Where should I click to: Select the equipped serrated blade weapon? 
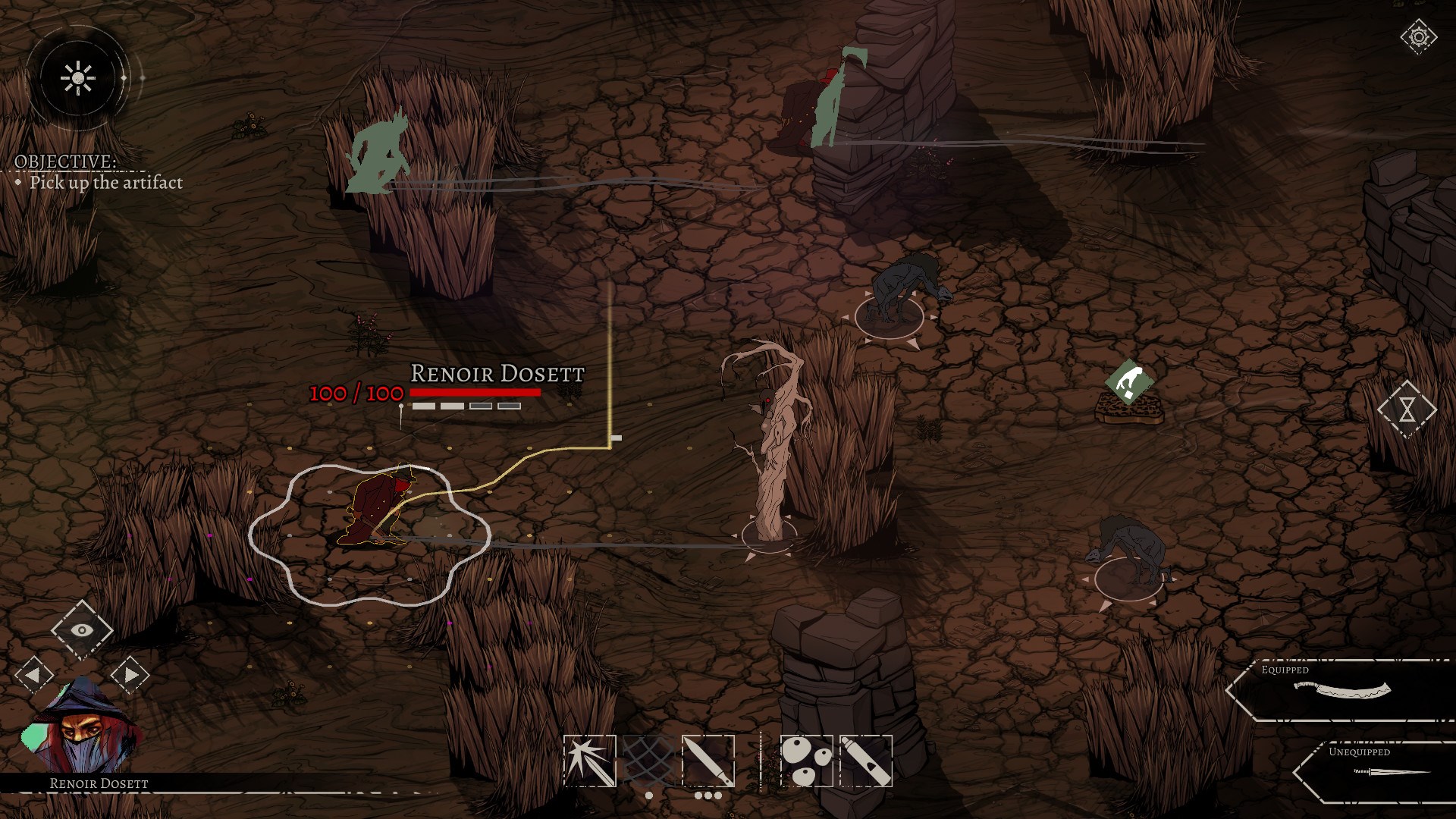(1342, 691)
